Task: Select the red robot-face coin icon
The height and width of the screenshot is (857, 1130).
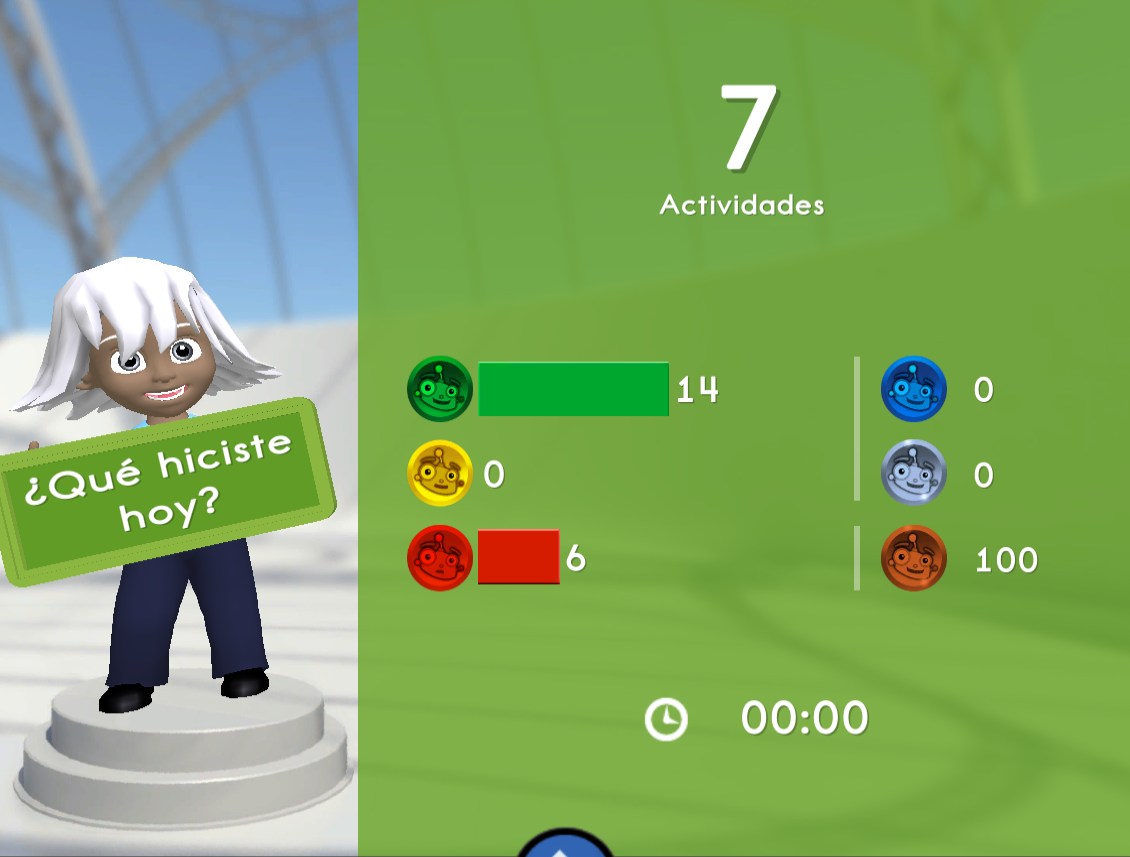Action: pyautogui.click(x=440, y=558)
